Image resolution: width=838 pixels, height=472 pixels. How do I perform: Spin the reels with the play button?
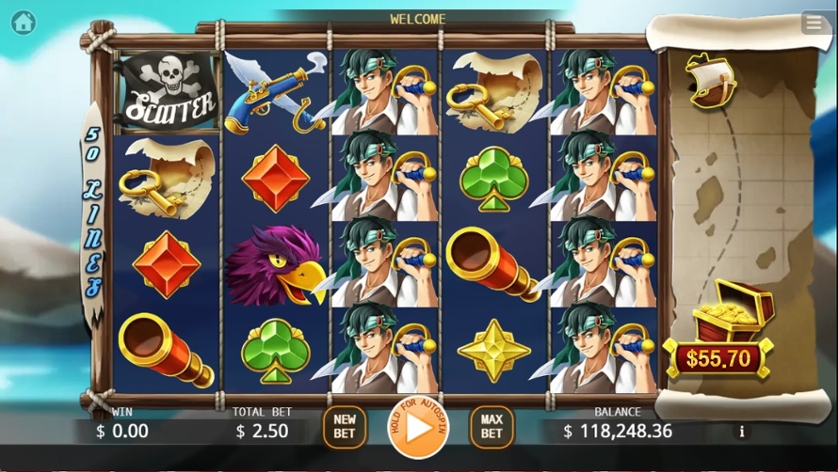click(418, 427)
